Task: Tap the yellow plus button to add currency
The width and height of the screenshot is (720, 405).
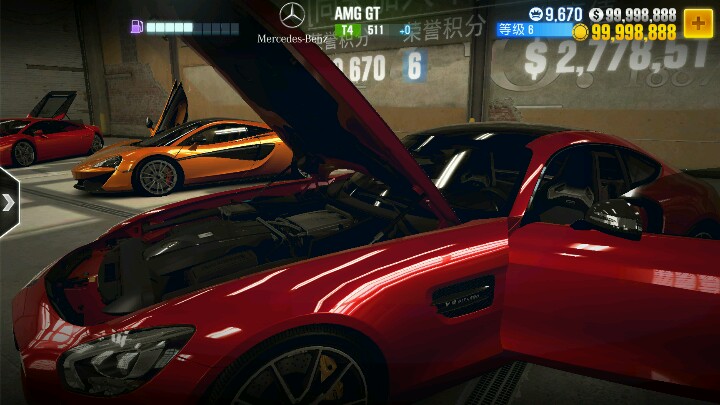Action: 698,22
